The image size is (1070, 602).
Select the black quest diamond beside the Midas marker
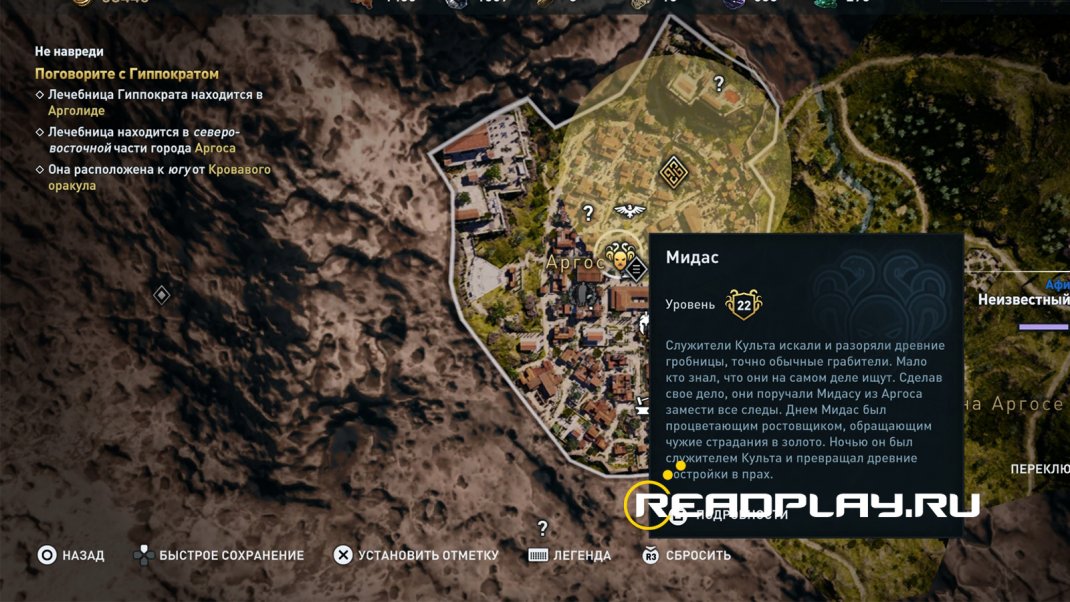(x=636, y=268)
